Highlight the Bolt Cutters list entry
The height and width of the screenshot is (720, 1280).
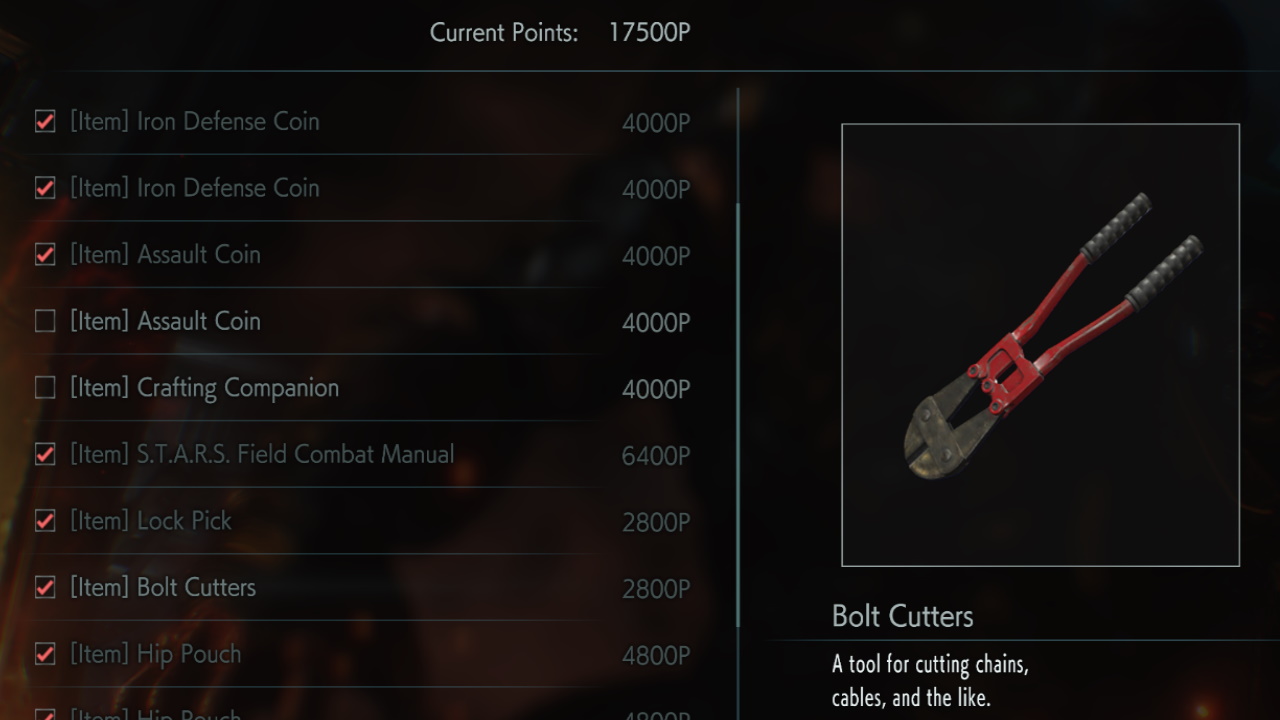163,587
